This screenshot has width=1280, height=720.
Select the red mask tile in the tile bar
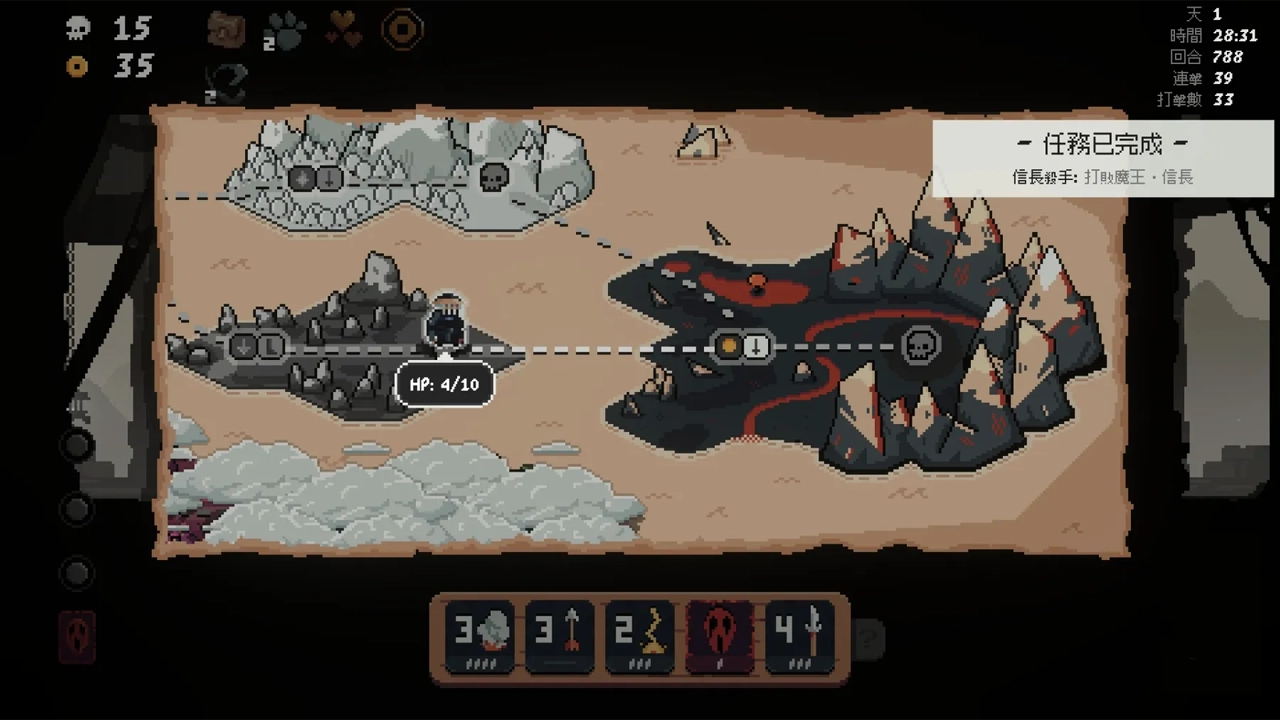(719, 637)
